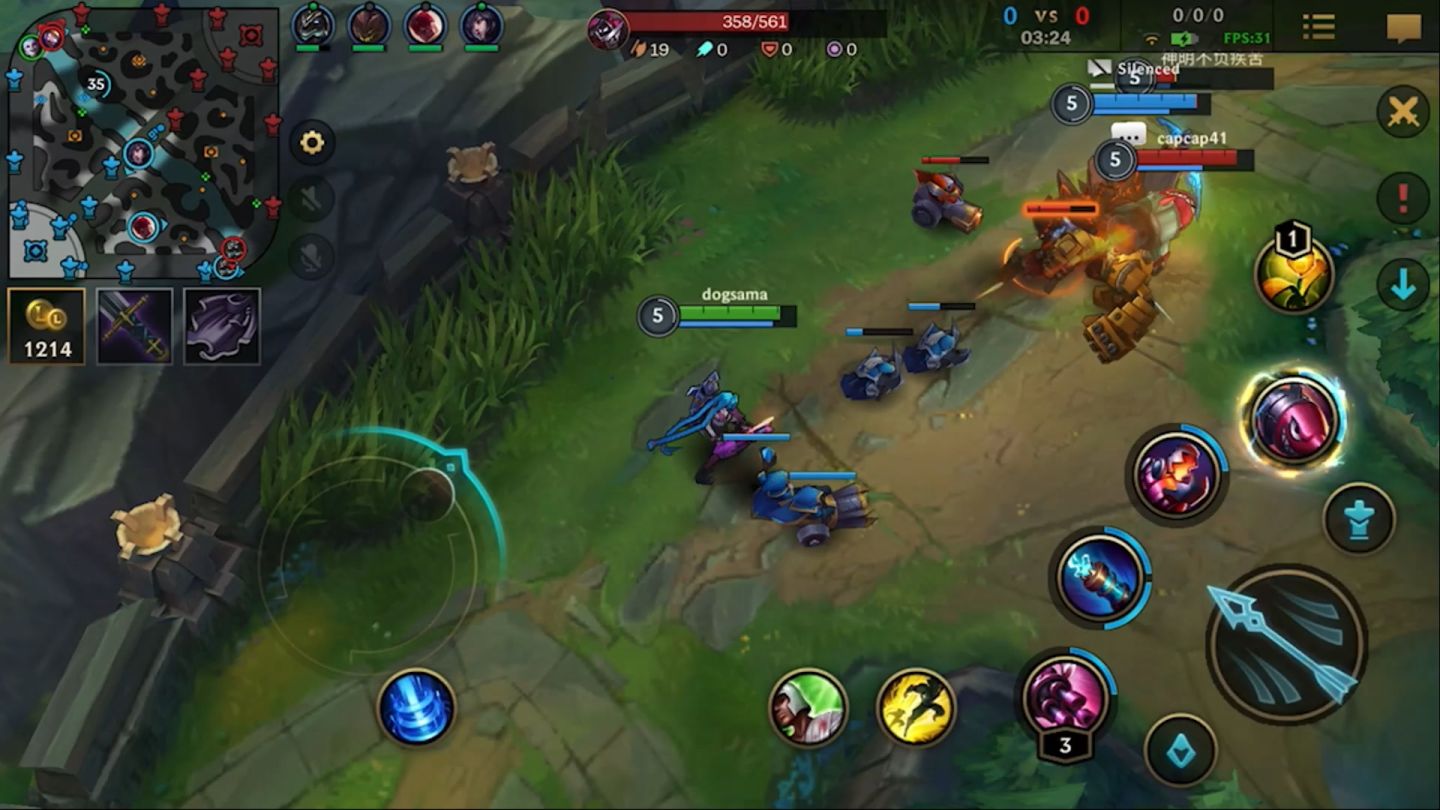Viewport: 1440px width, 810px height.
Task: Fire the glowing Super Mega Death Rocket ultimate
Action: pyautogui.click(x=1293, y=421)
